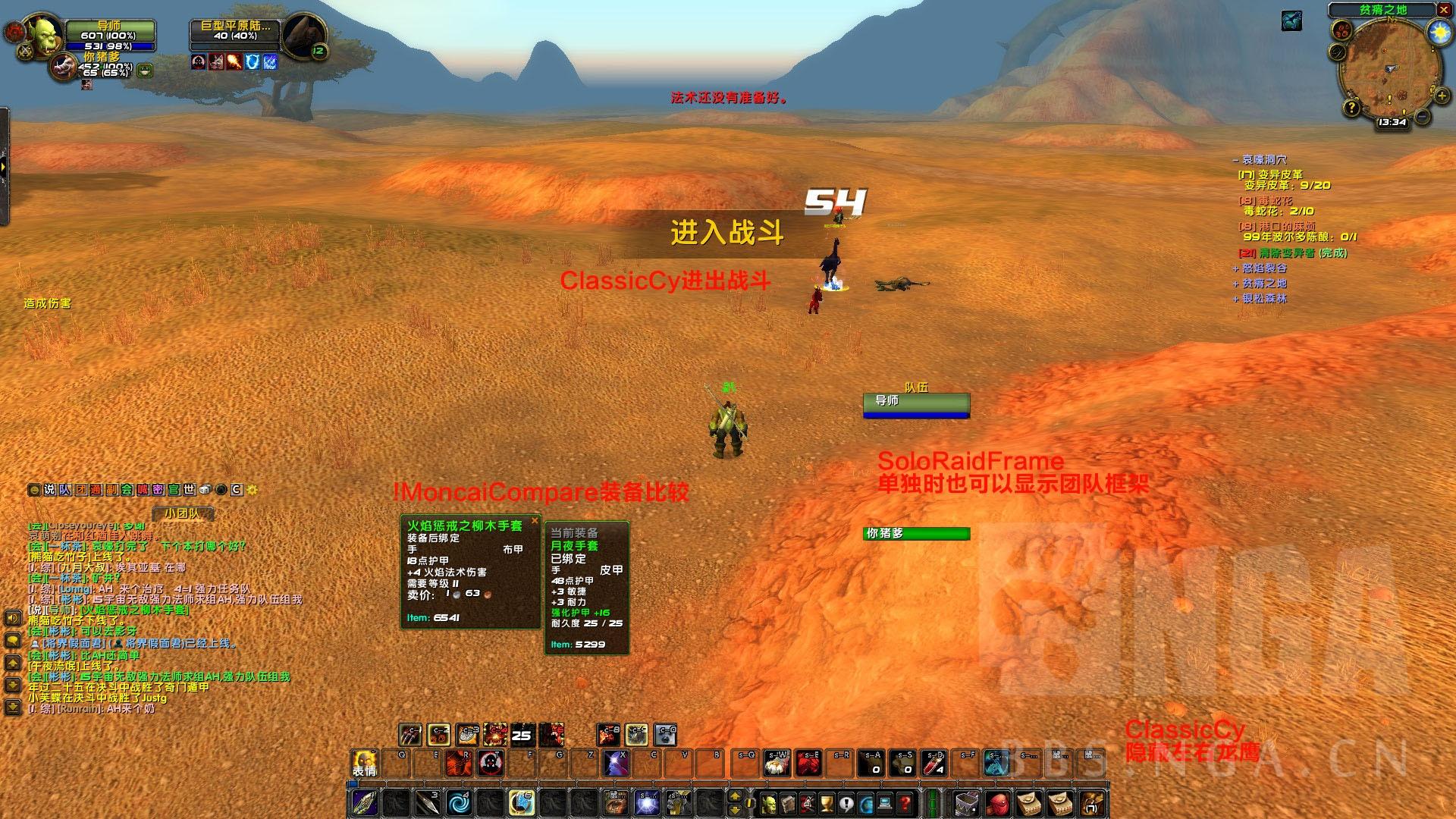Open the backpack bag slot
Viewport: 1456px width, 819px height.
pyautogui.click(x=1091, y=802)
